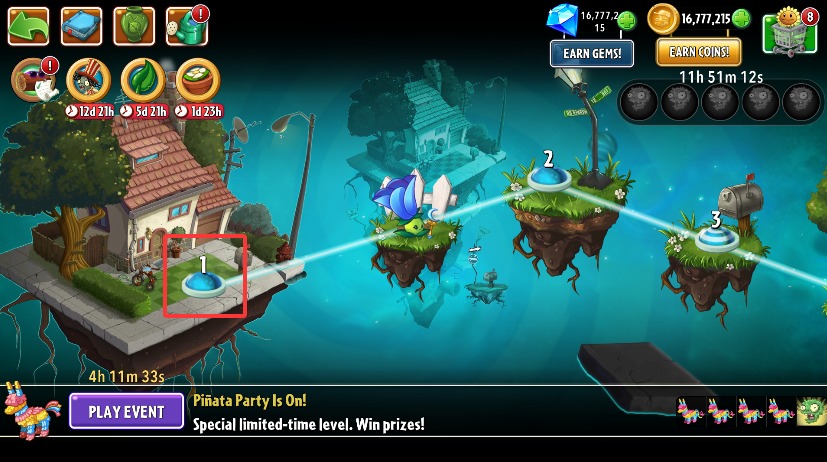The height and width of the screenshot is (462, 827).
Task: Open the seed pot event badge
Action: point(197,80)
